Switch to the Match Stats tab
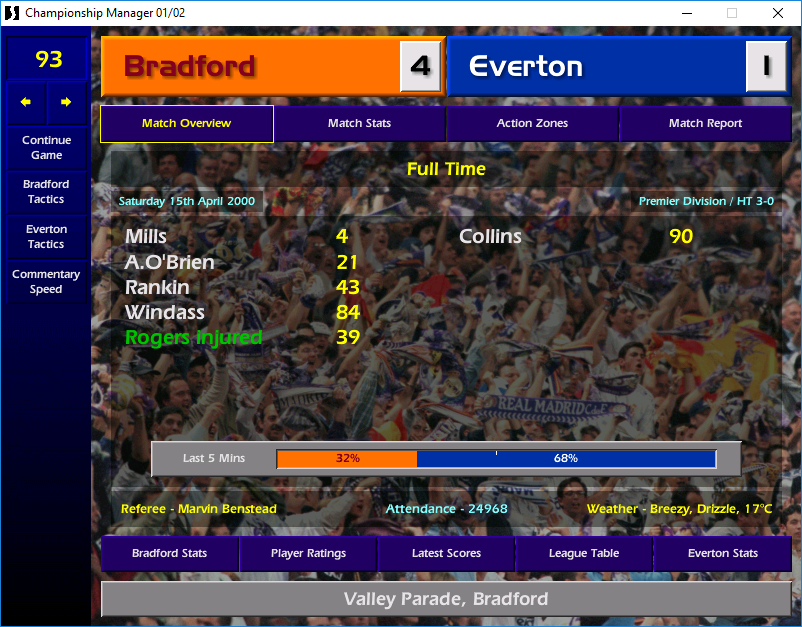Viewport: 802px width, 627px height. (359, 124)
